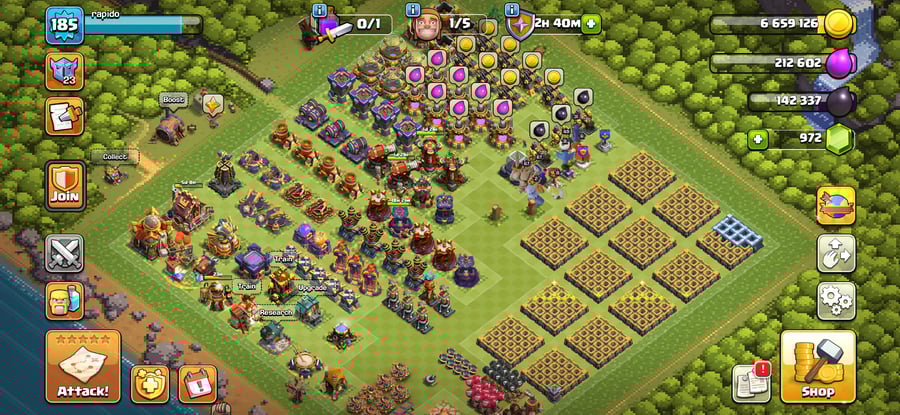Image resolution: width=900 pixels, height=415 pixels.
Task: Tap the Research bubble at the laboratory
Action: click(276, 313)
